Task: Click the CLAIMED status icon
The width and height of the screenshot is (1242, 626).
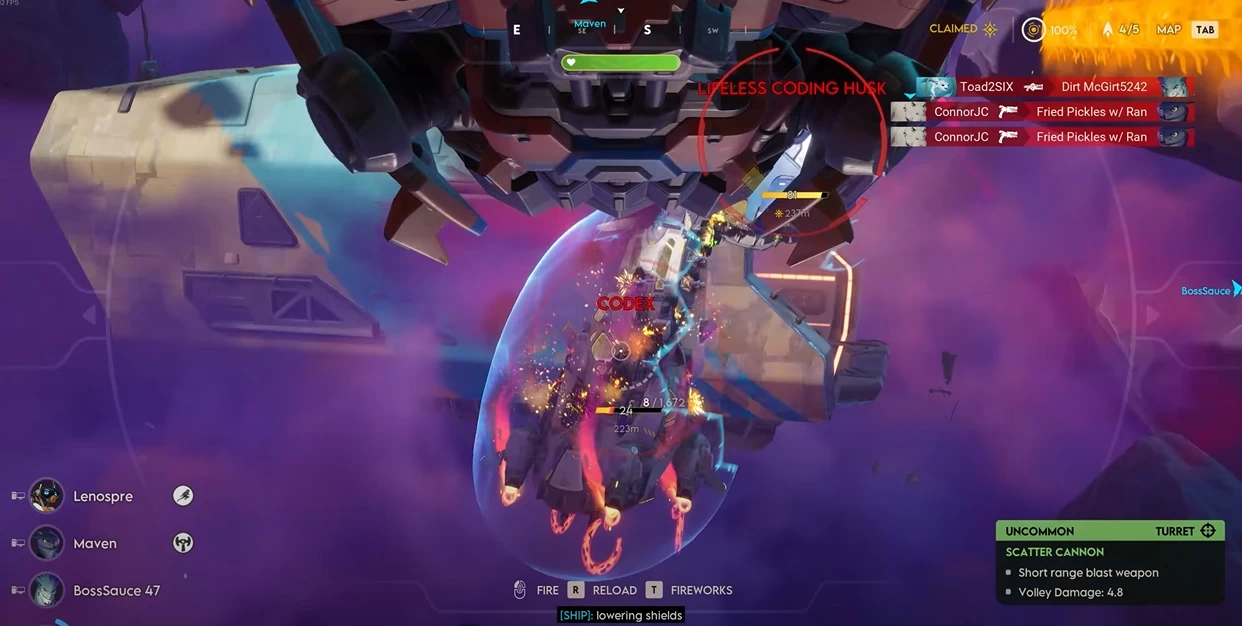Action: tap(990, 29)
